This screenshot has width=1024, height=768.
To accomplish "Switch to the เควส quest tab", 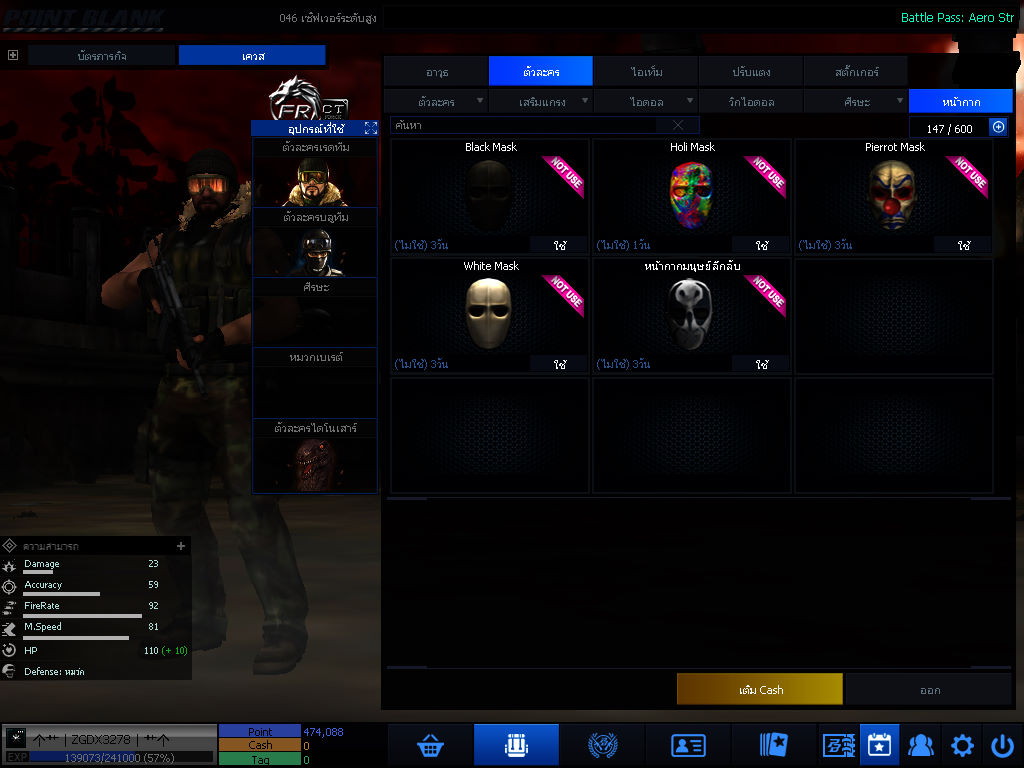I will (x=252, y=56).
